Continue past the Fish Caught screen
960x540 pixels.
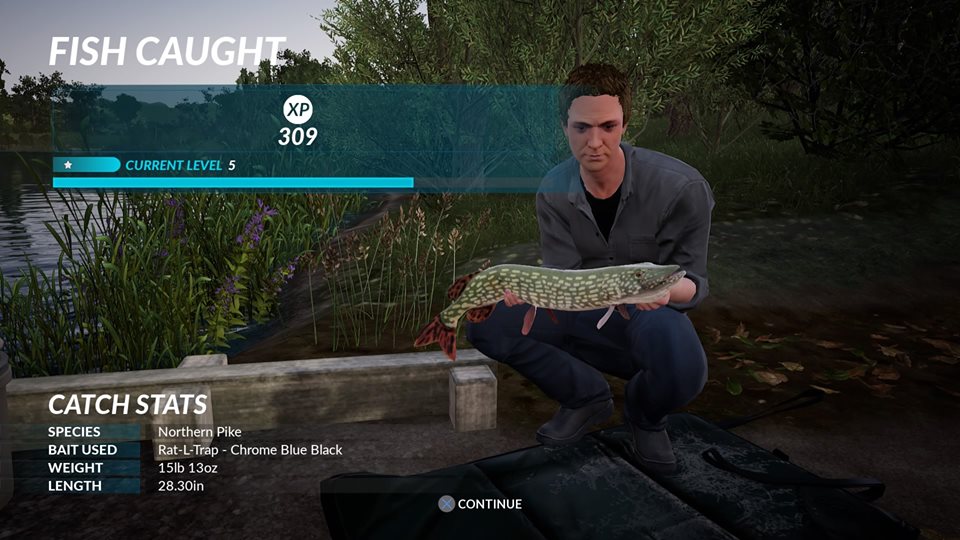[x=480, y=504]
